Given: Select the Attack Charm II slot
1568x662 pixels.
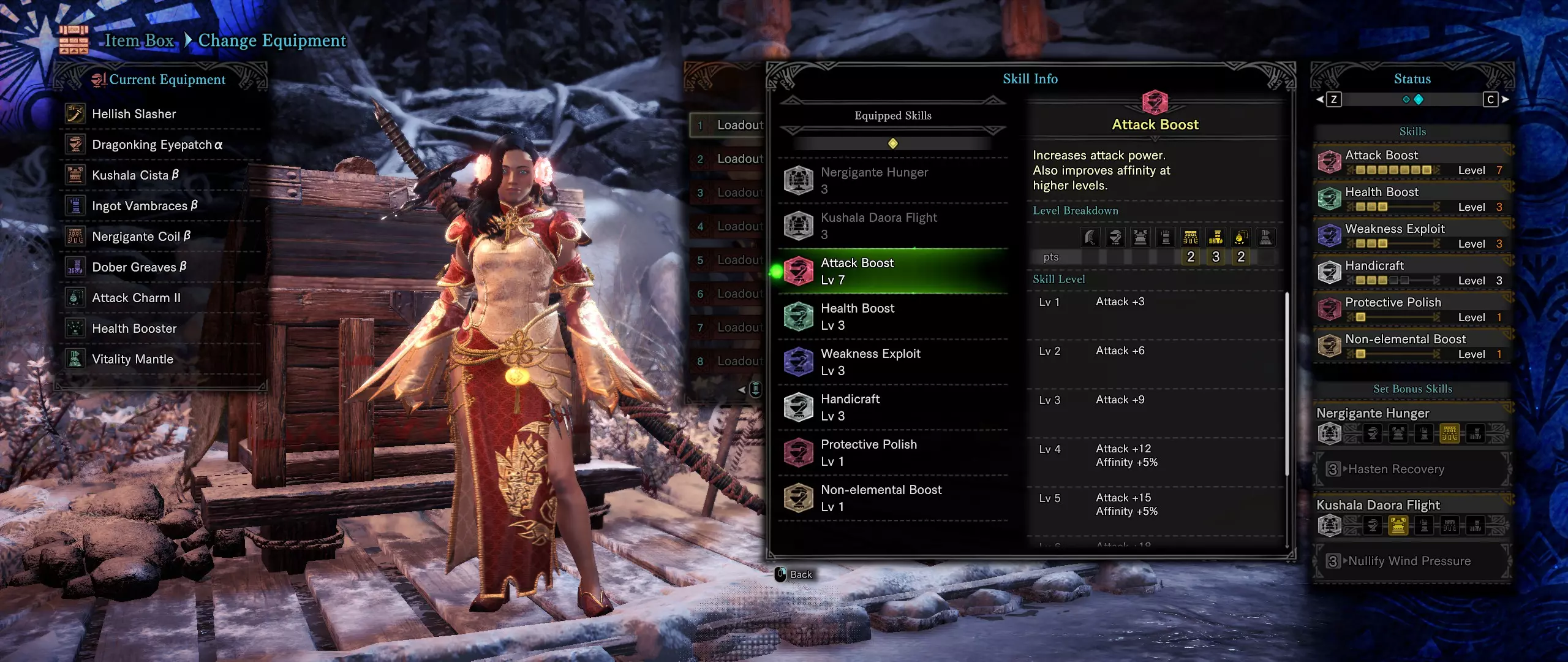Looking at the screenshot, I should pos(136,298).
